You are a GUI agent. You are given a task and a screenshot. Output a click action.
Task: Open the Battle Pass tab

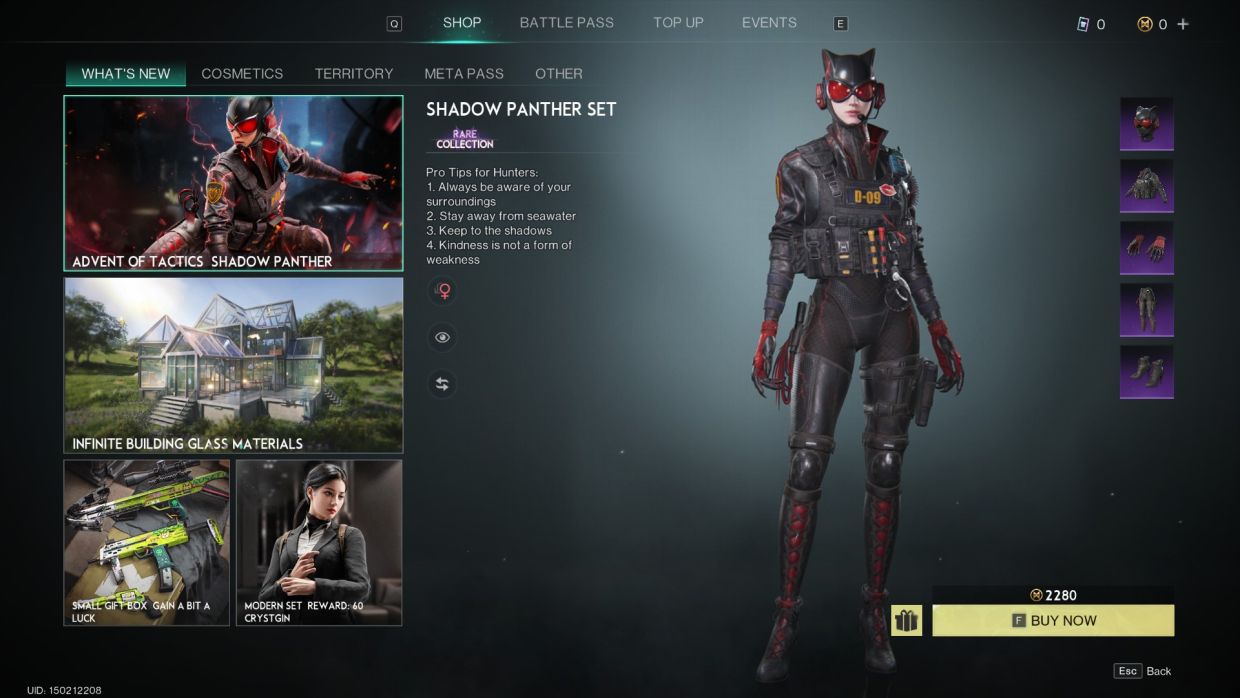[x=566, y=23]
